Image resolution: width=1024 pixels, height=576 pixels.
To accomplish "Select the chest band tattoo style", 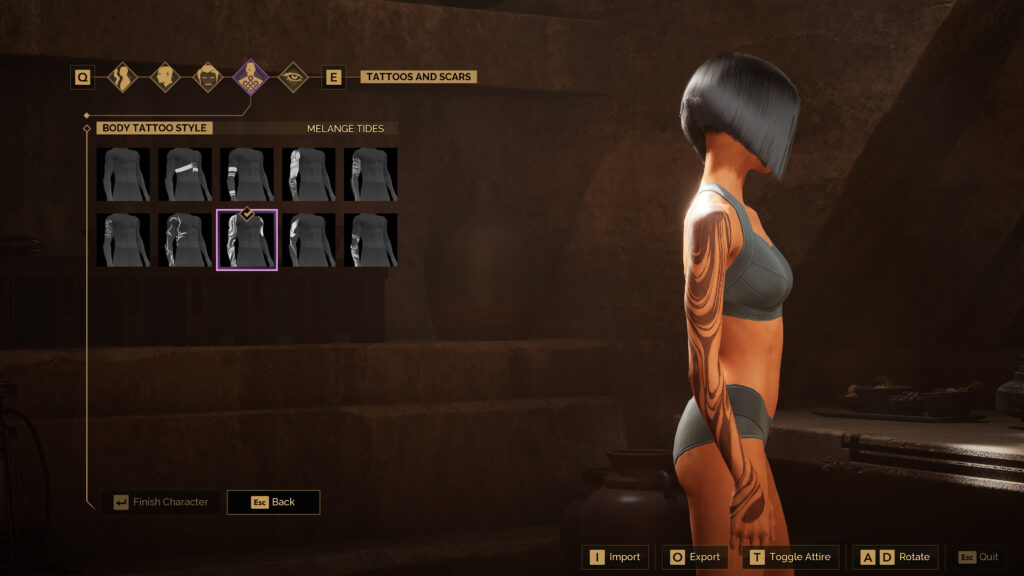I will tap(185, 174).
